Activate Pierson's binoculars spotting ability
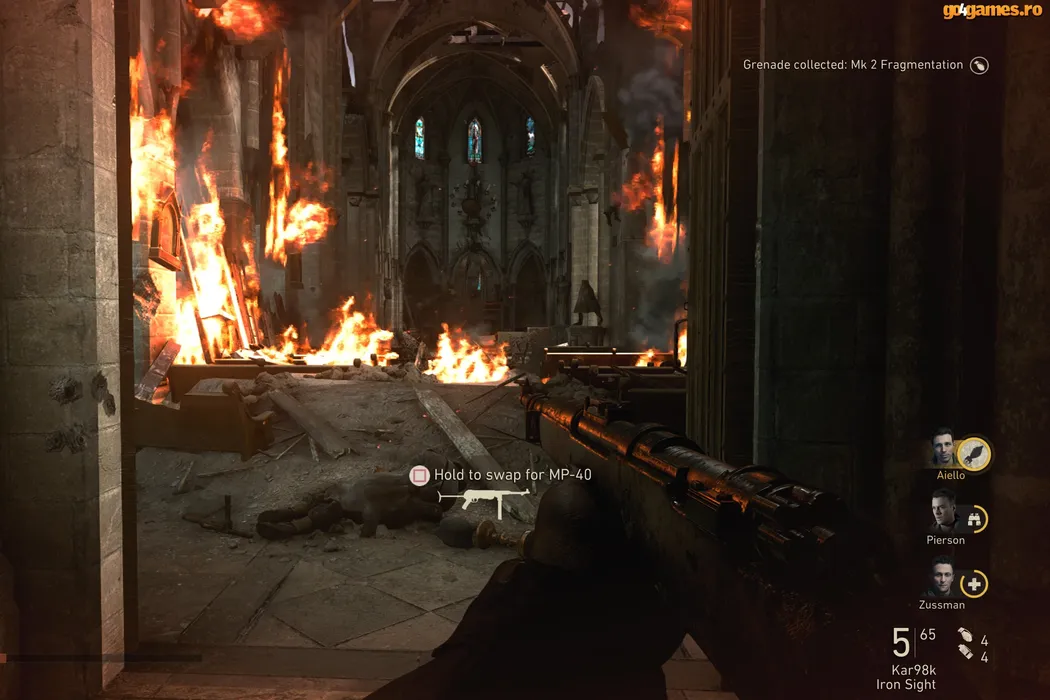Image resolution: width=1050 pixels, height=700 pixels. pos(974,519)
